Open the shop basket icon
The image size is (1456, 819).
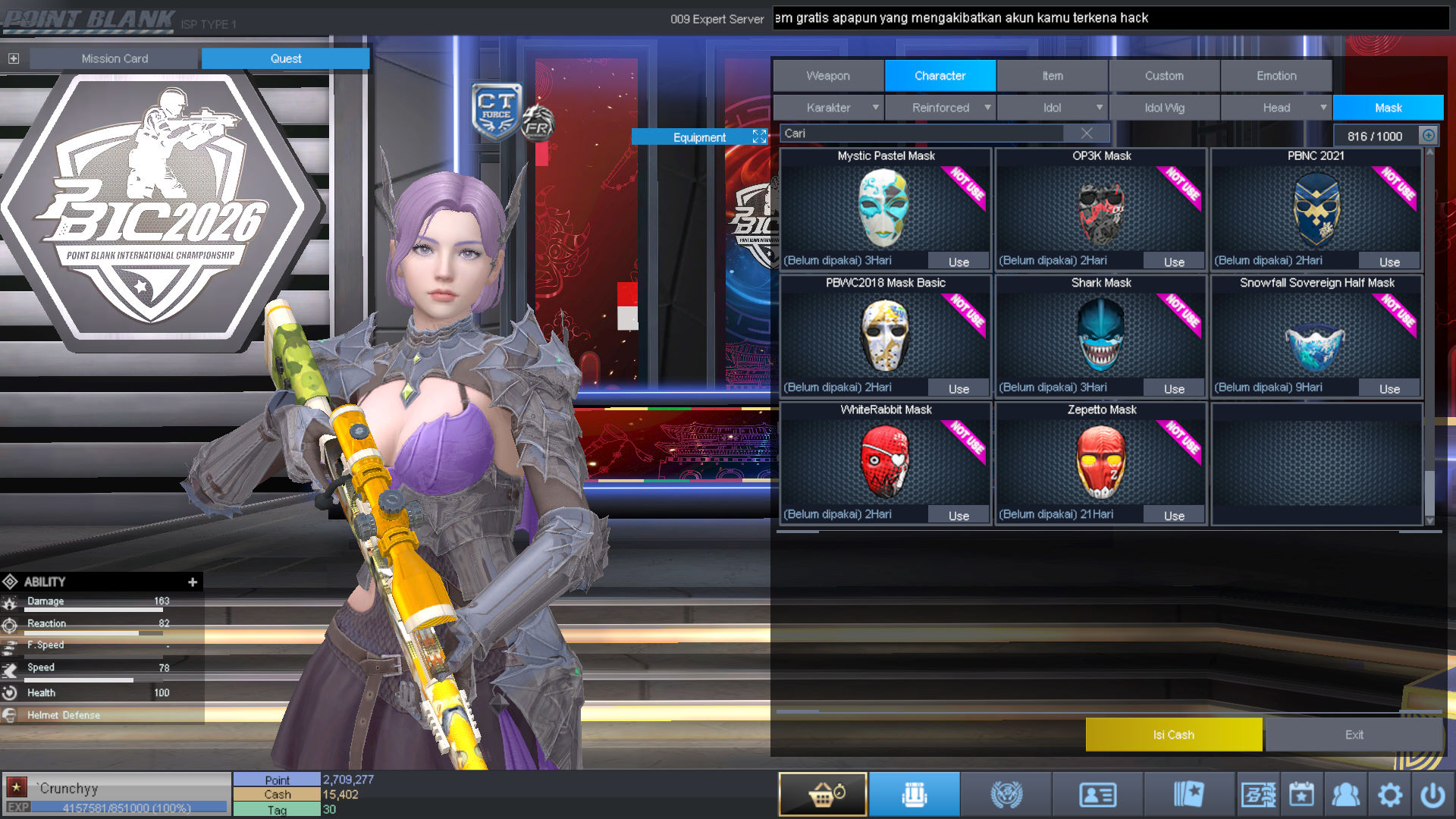pos(823,795)
